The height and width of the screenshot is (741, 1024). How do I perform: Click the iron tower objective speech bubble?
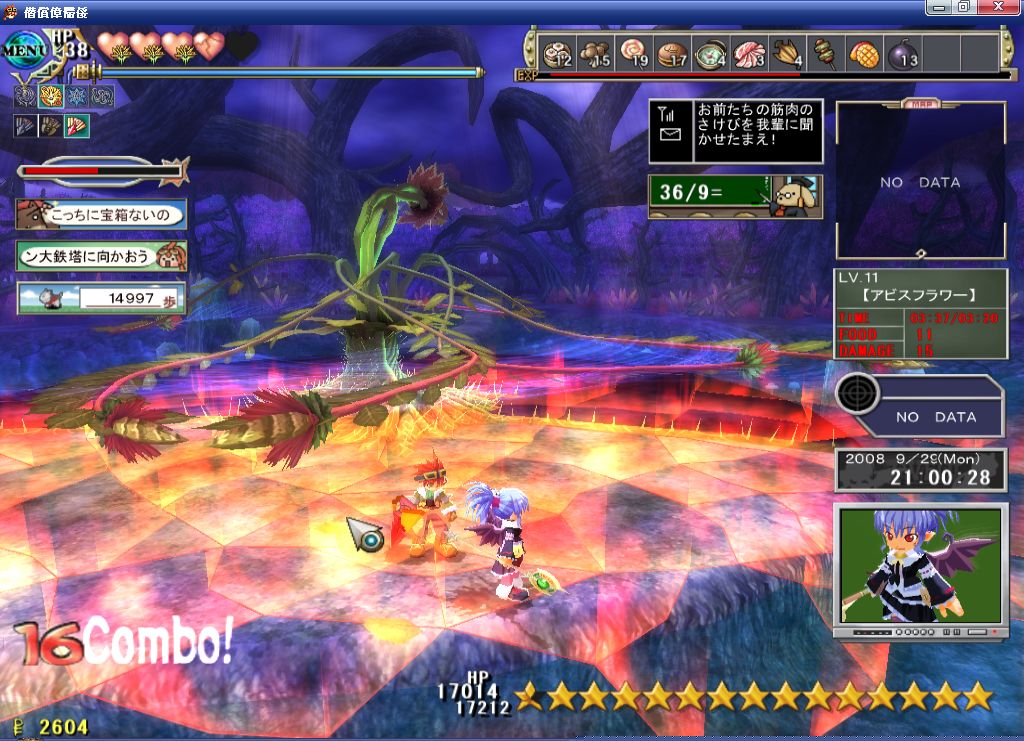pos(101,256)
